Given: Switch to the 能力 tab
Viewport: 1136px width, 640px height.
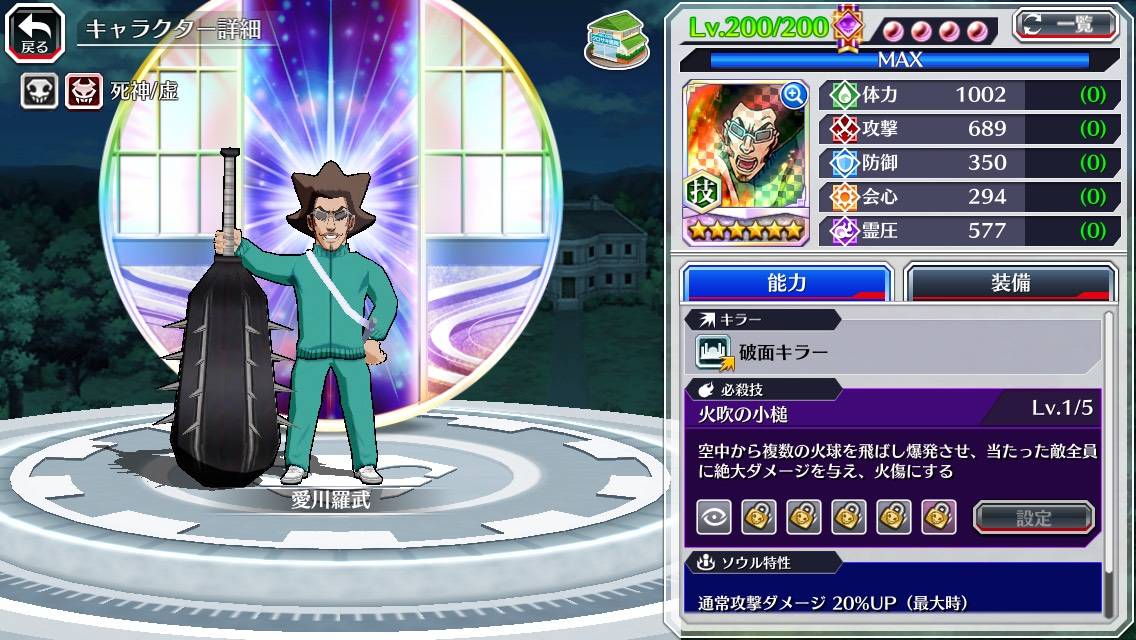Looking at the screenshot, I should tap(787, 283).
